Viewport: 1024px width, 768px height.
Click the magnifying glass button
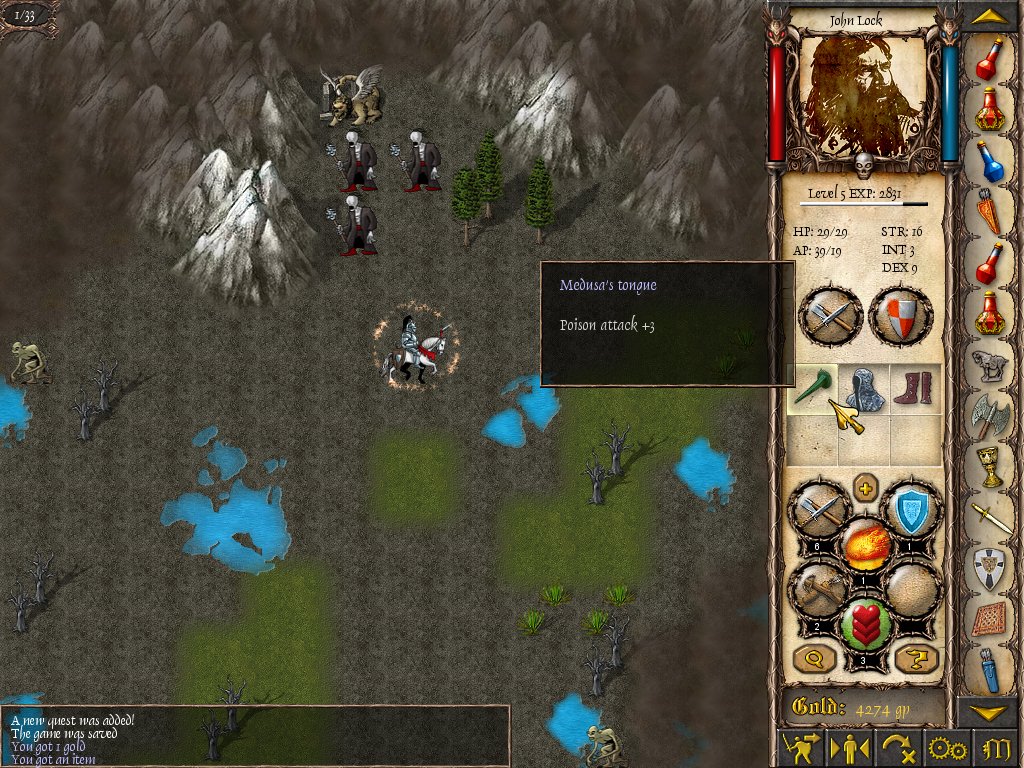814,658
